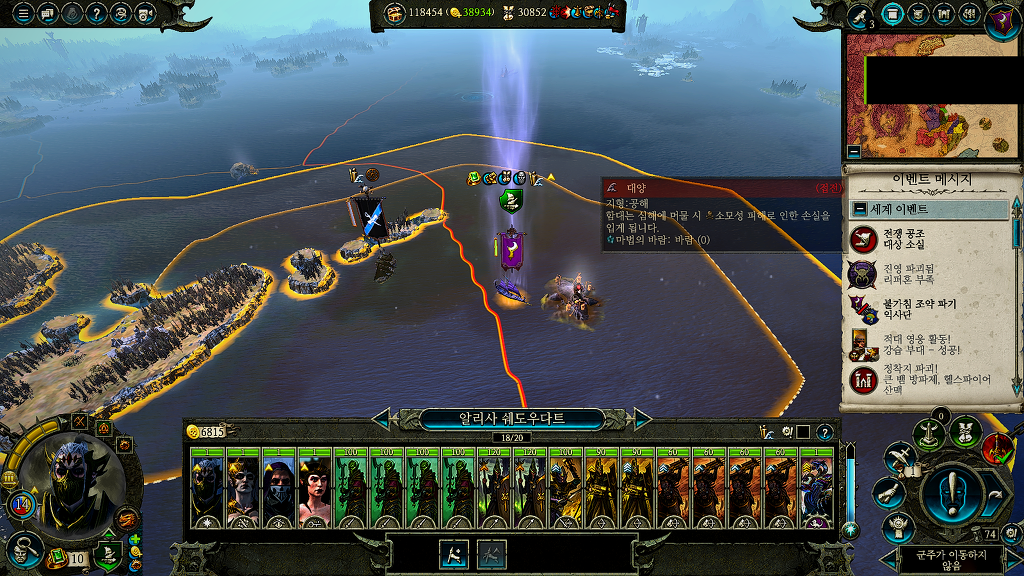Screen dimensions: 1024x576
Task: Open the treasury chest icon
Action: (x=394, y=12)
